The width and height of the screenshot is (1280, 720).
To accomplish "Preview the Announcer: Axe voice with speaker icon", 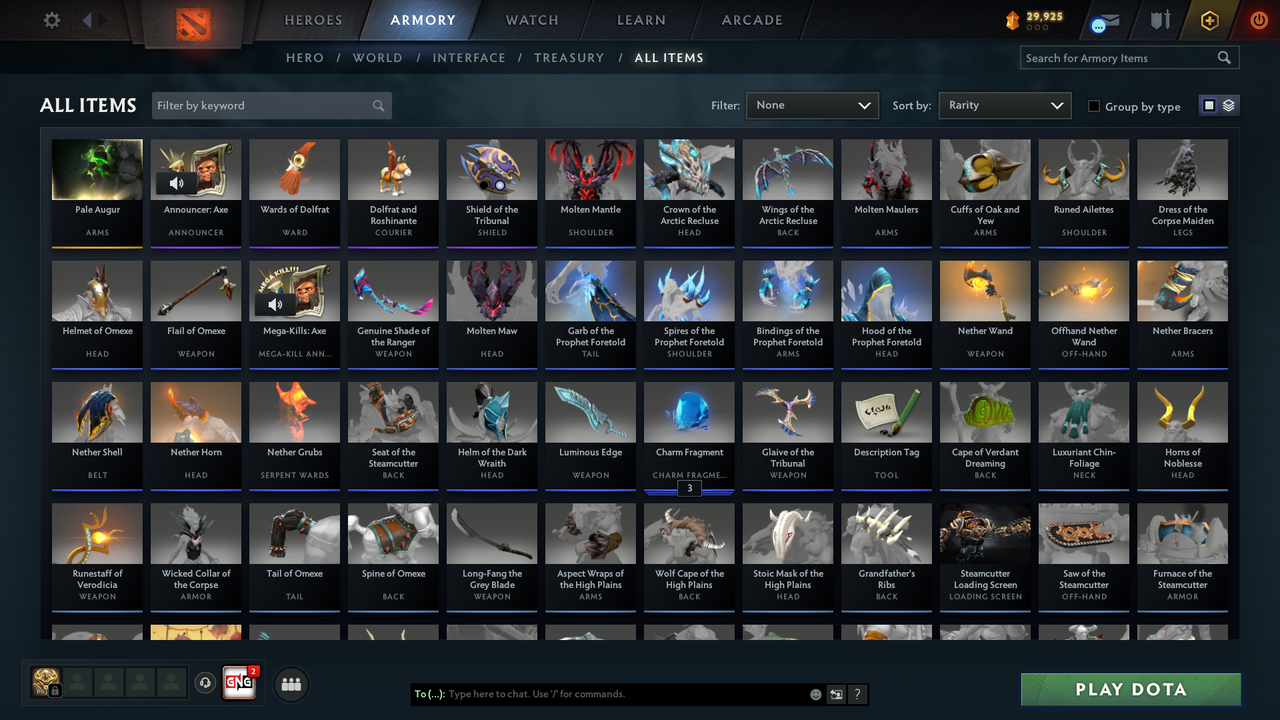I will pyautogui.click(x=177, y=181).
